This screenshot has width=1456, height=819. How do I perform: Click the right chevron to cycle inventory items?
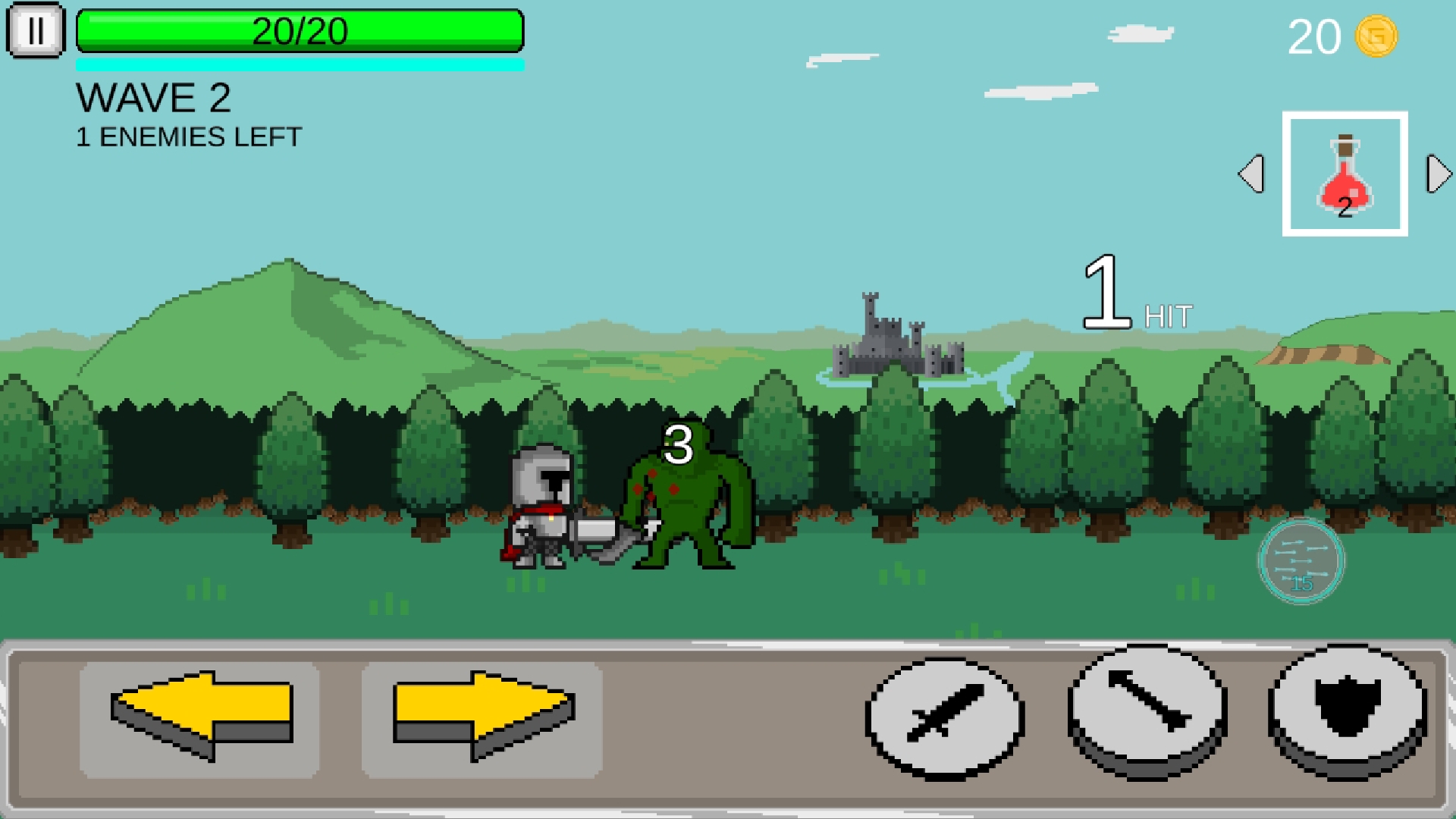(x=1437, y=173)
